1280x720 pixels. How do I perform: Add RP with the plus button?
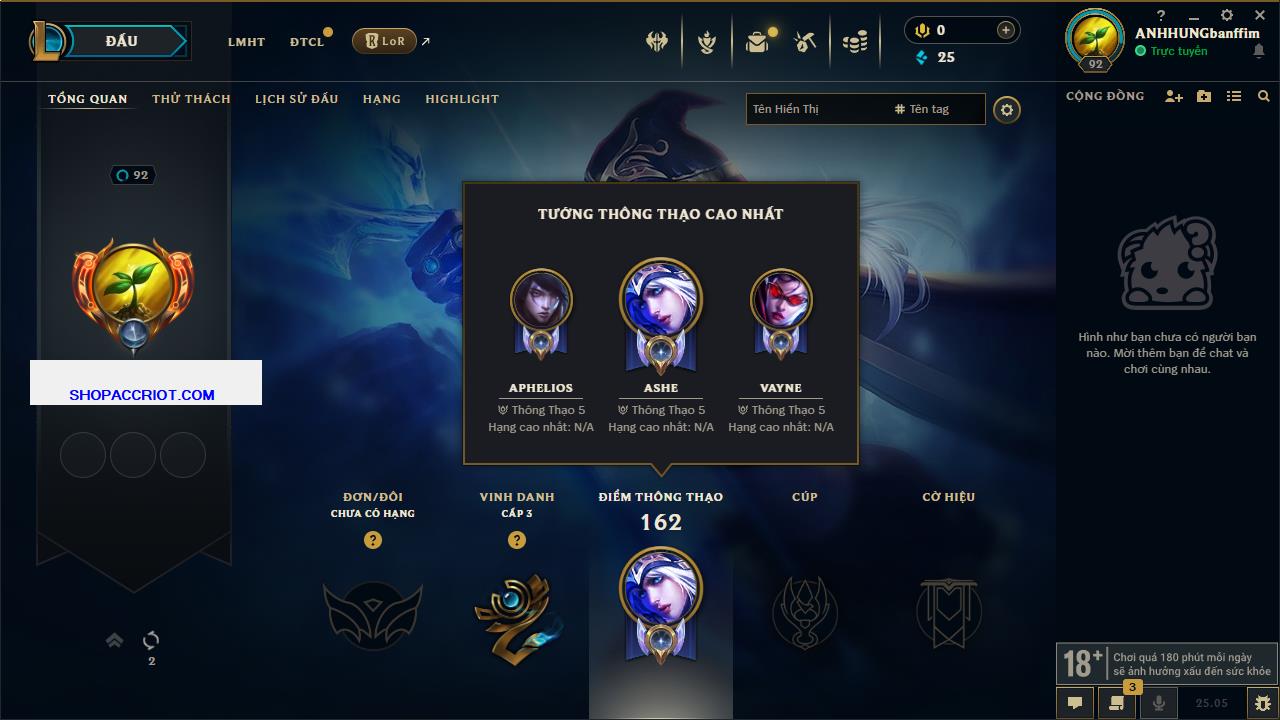coord(1006,30)
